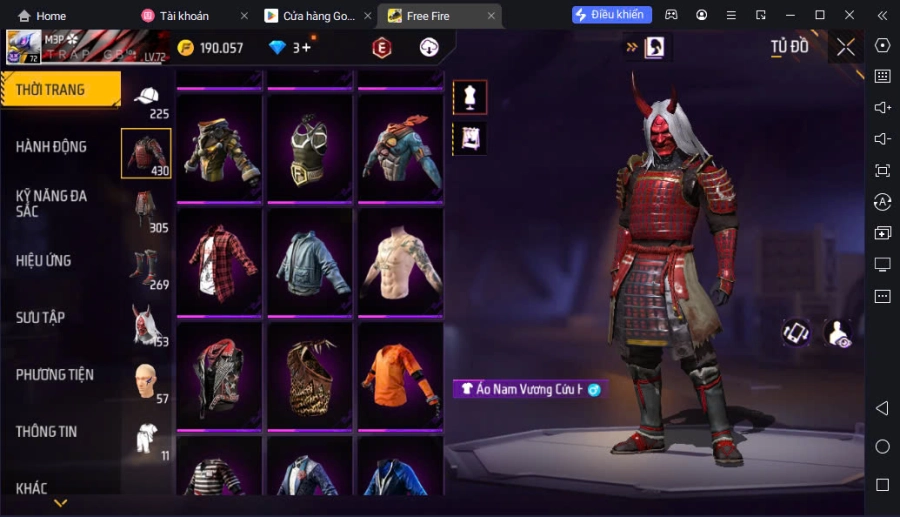Go to the Phương Tiện tab
The image size is (900, 517).
click(x=55, y=375)
